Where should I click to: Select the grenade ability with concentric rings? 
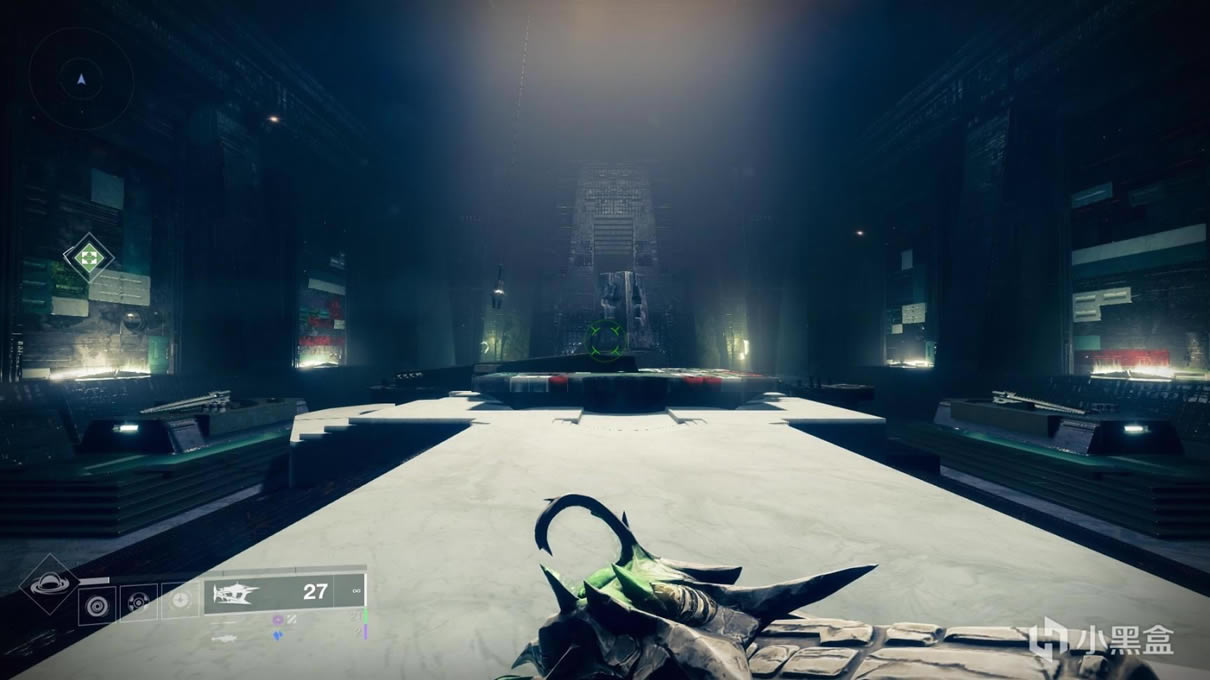coord(97,603)
